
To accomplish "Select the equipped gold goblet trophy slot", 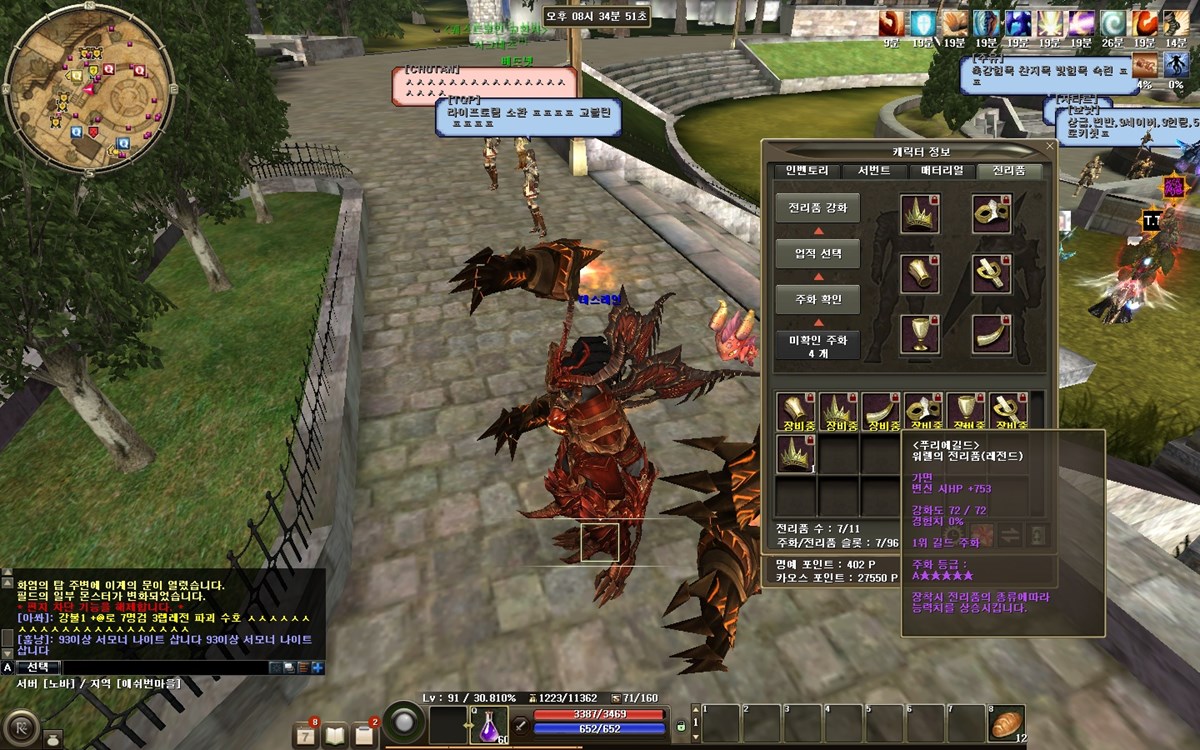I will point(919,333).
